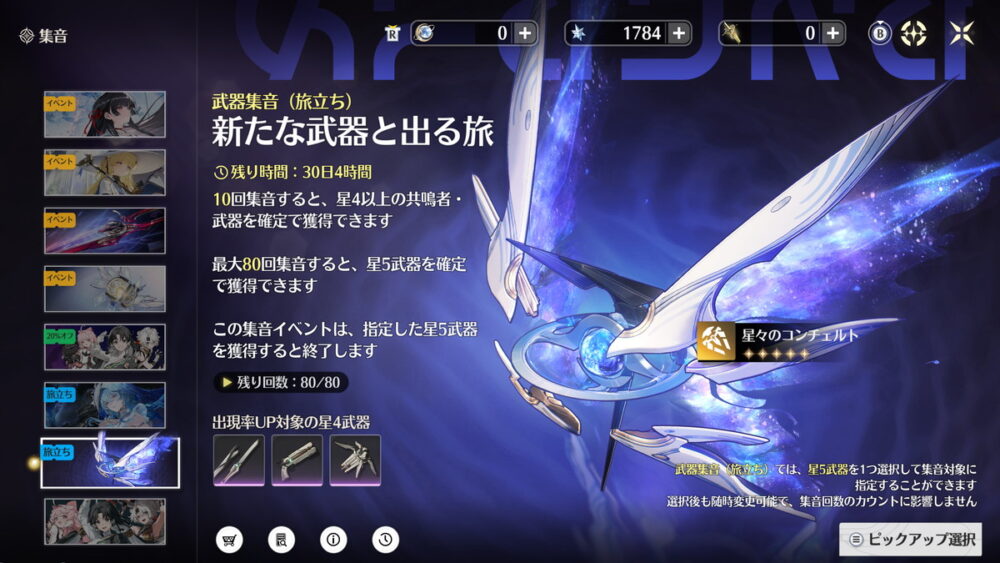Close the convene screen with the X
This screenshot has width=1000, height=563.
tap(961, 33)
